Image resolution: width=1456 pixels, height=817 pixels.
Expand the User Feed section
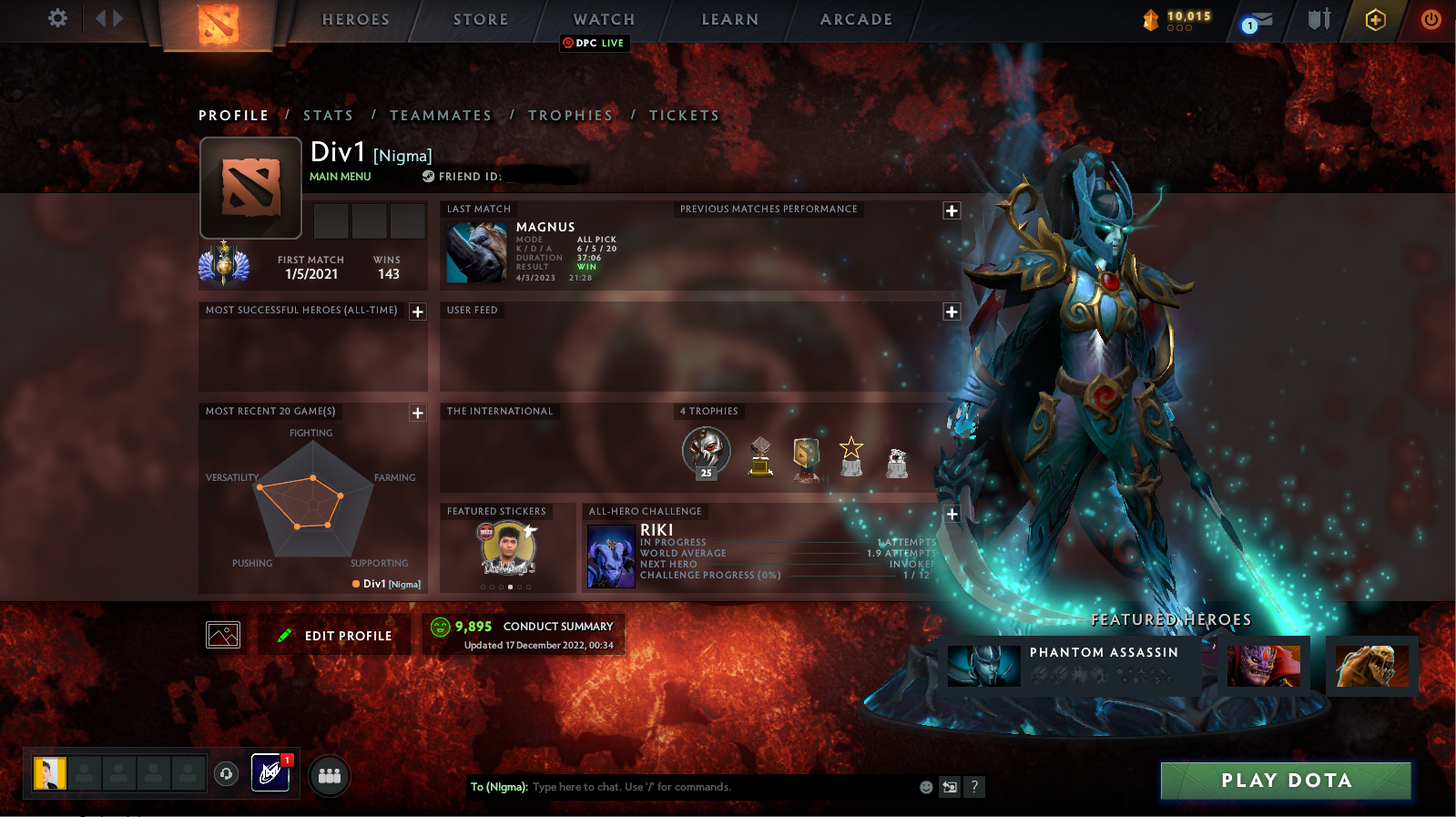(x=952, y=311)
